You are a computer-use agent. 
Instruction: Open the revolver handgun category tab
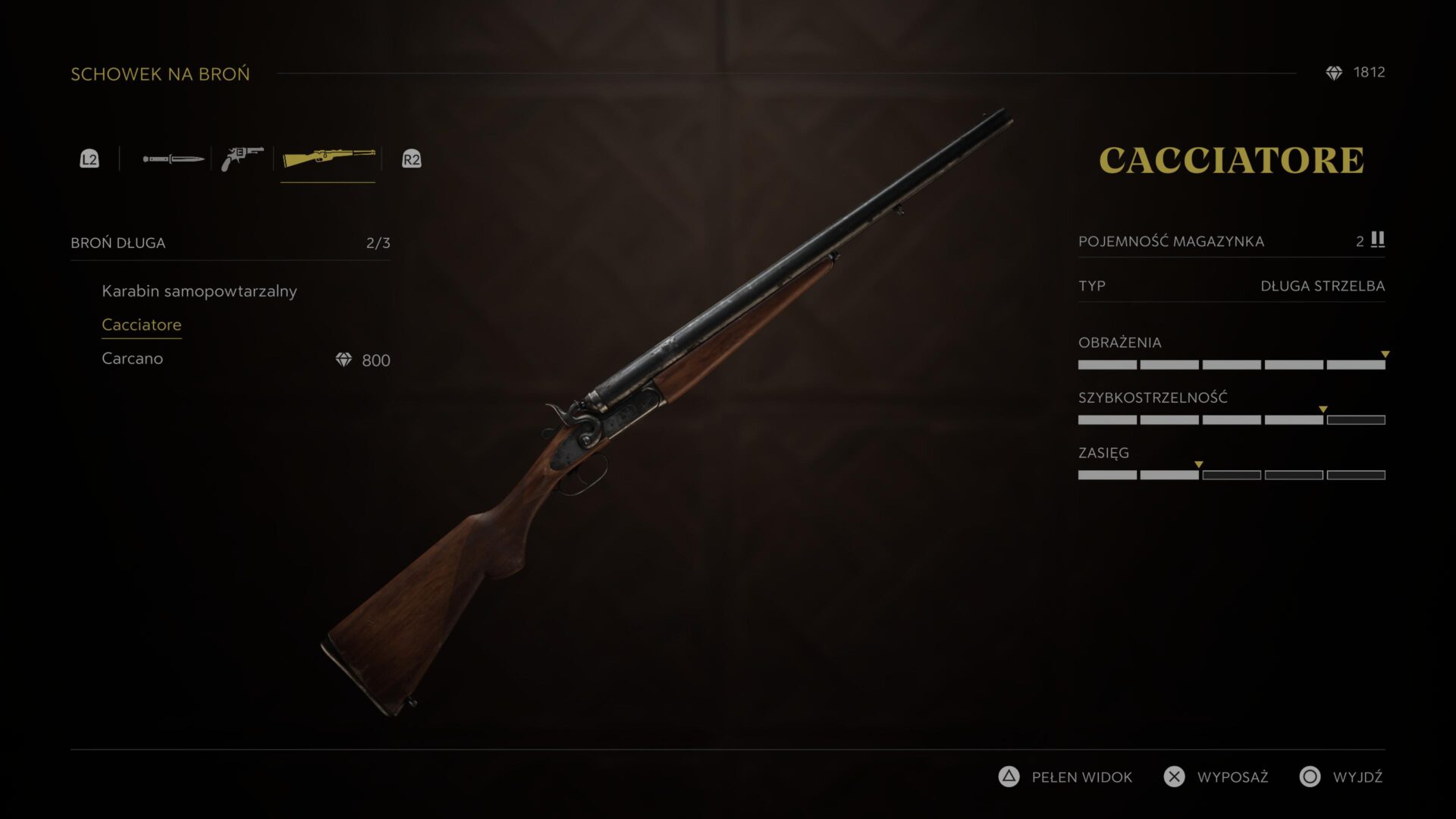click(242, 158)
